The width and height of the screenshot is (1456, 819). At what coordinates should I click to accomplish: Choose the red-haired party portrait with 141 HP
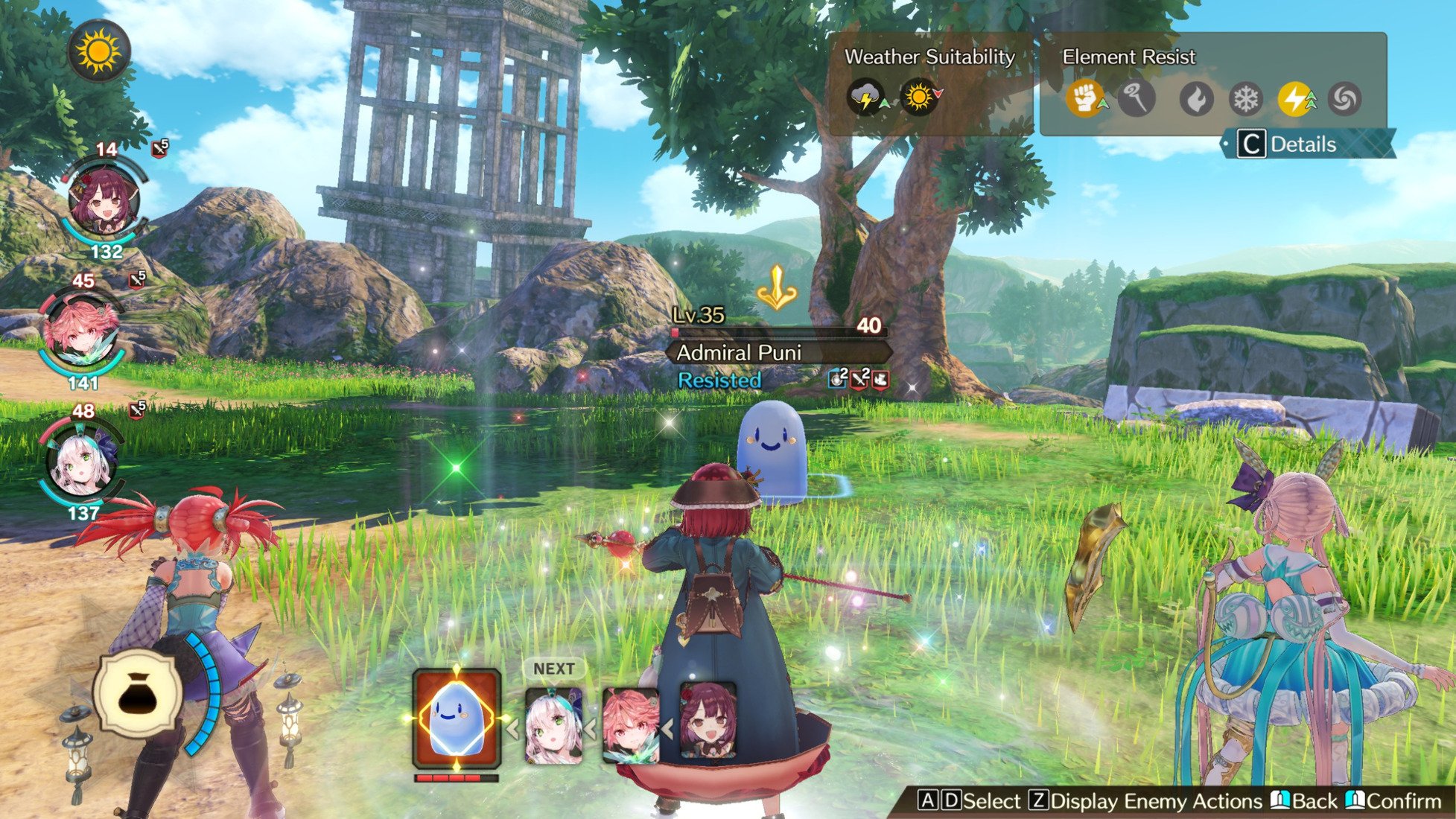[81, 329]
